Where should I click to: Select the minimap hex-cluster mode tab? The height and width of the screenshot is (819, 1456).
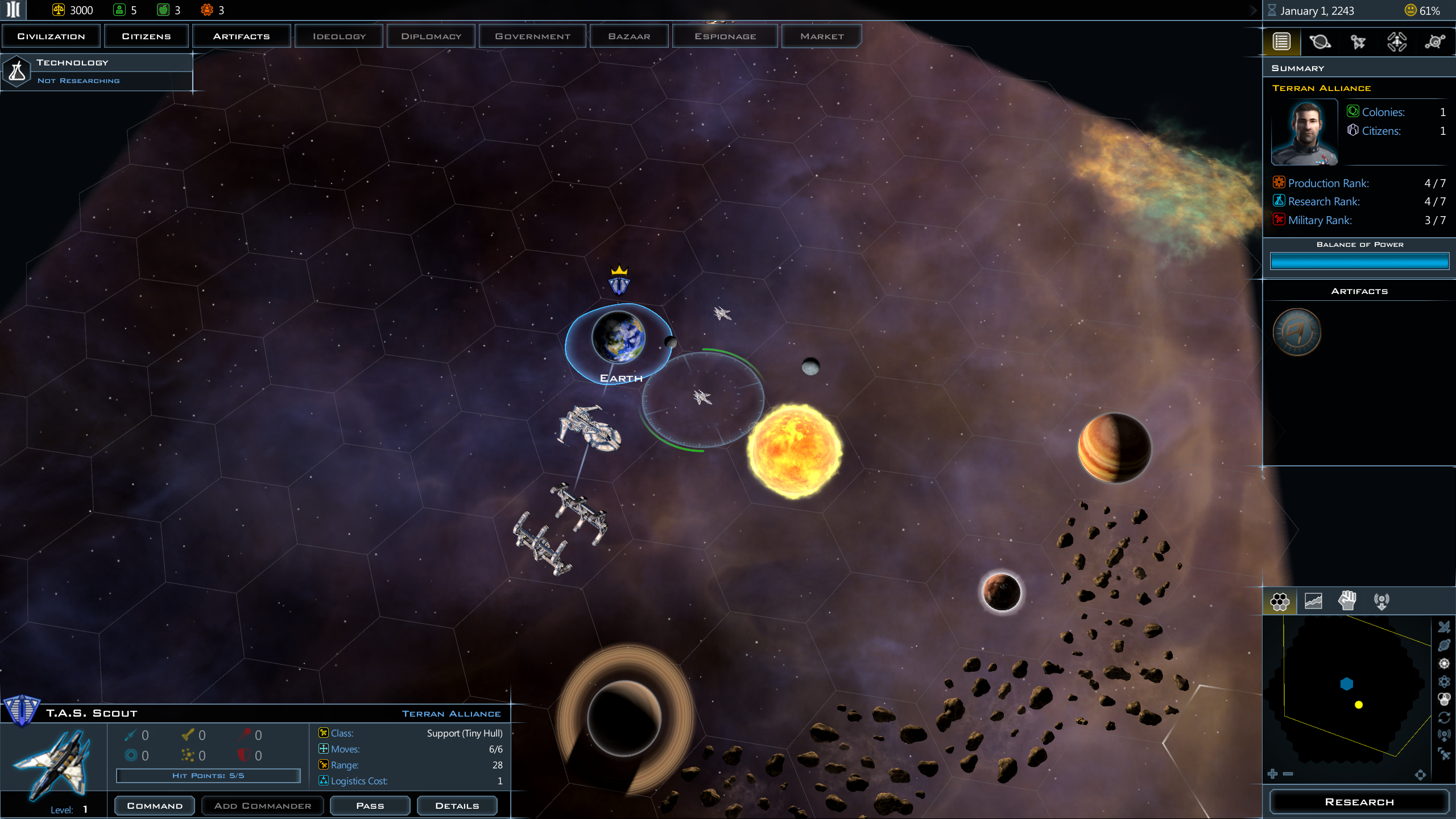point(1280,601)
